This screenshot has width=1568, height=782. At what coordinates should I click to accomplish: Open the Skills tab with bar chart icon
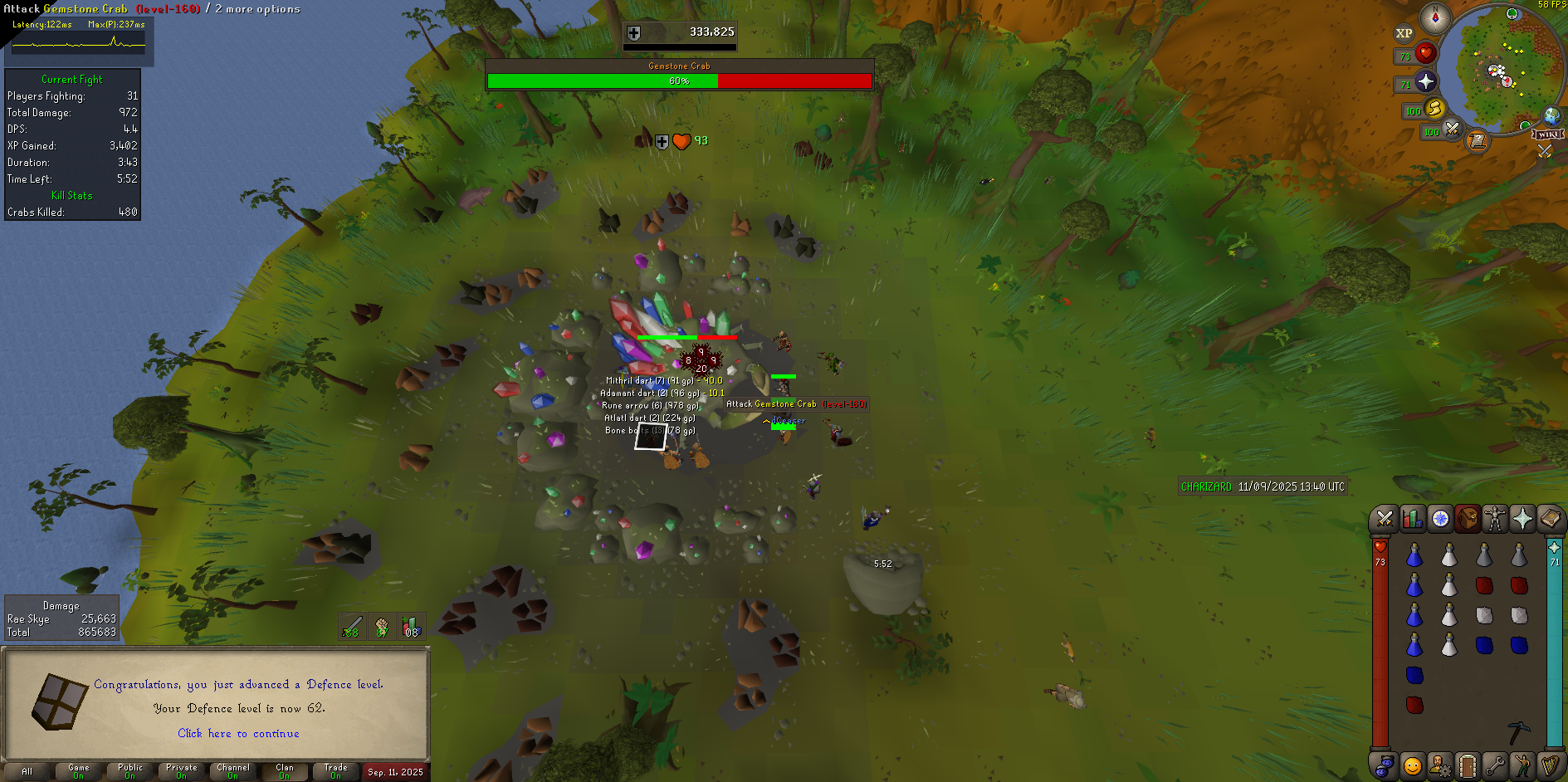tap(1412, 519)
